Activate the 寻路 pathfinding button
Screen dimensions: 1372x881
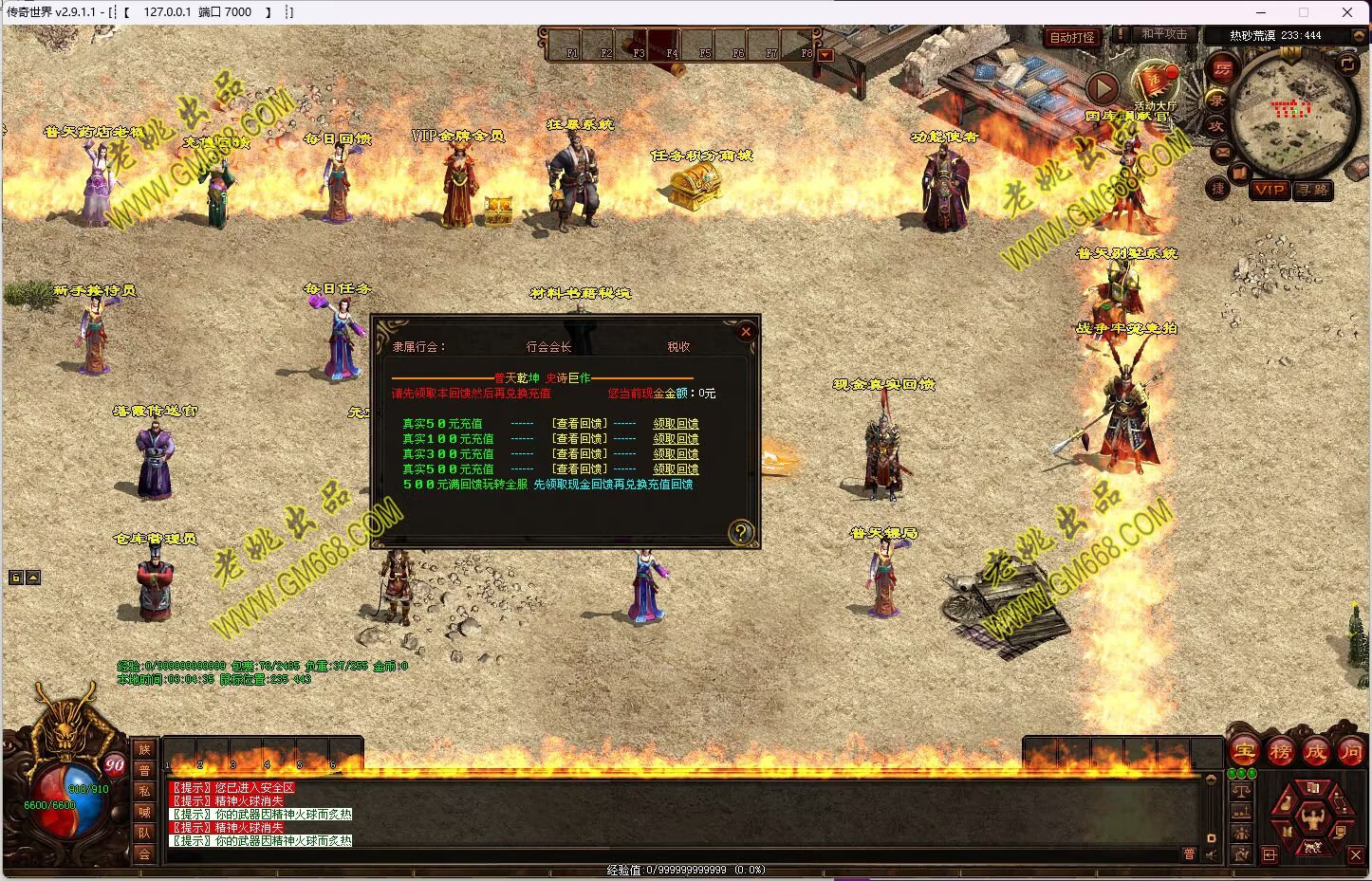[x=1313, y=190]
